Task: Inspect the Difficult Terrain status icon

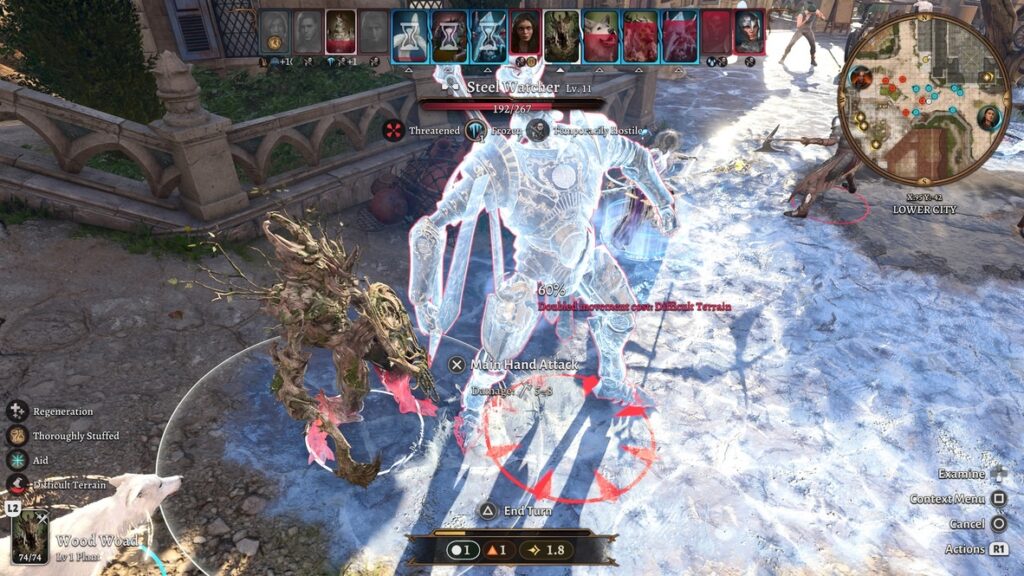Action: 17,485
